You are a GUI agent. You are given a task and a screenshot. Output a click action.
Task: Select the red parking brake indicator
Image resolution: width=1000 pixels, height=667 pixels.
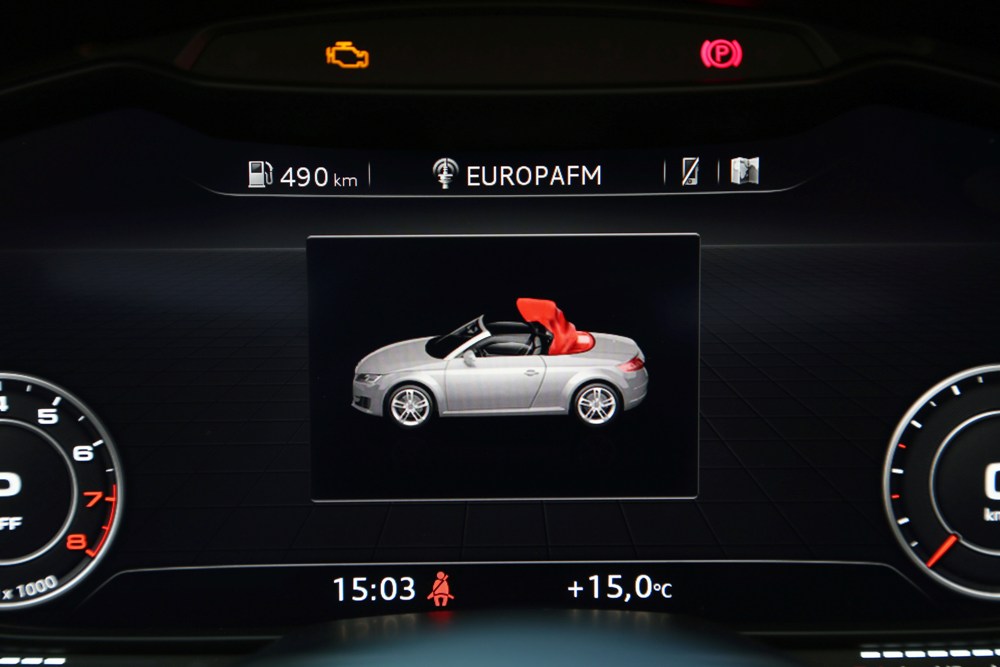pyautogui.click(x=721, y=53)
